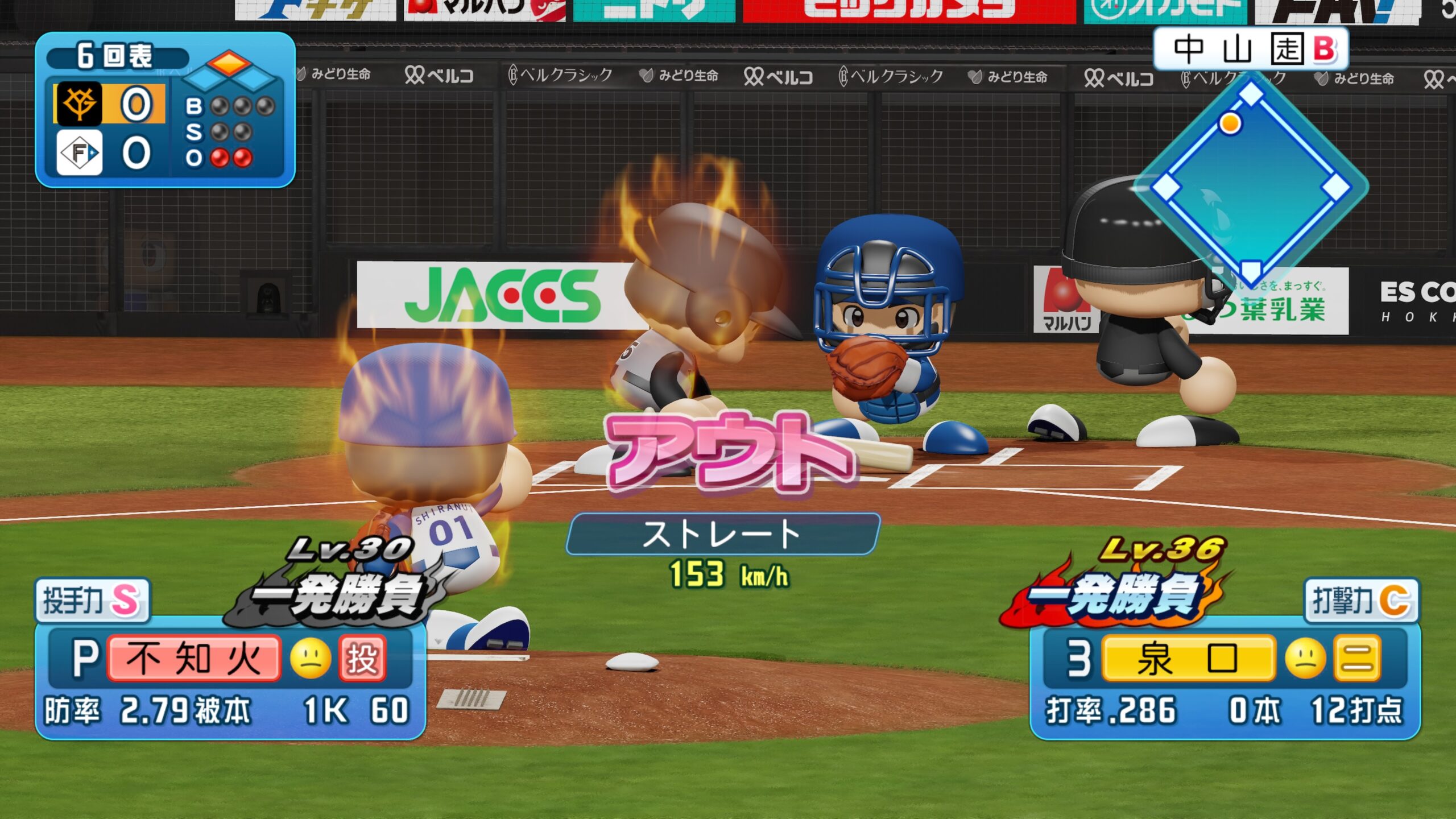Click the batter's yellow 二 position icon

pos(1357,659)
